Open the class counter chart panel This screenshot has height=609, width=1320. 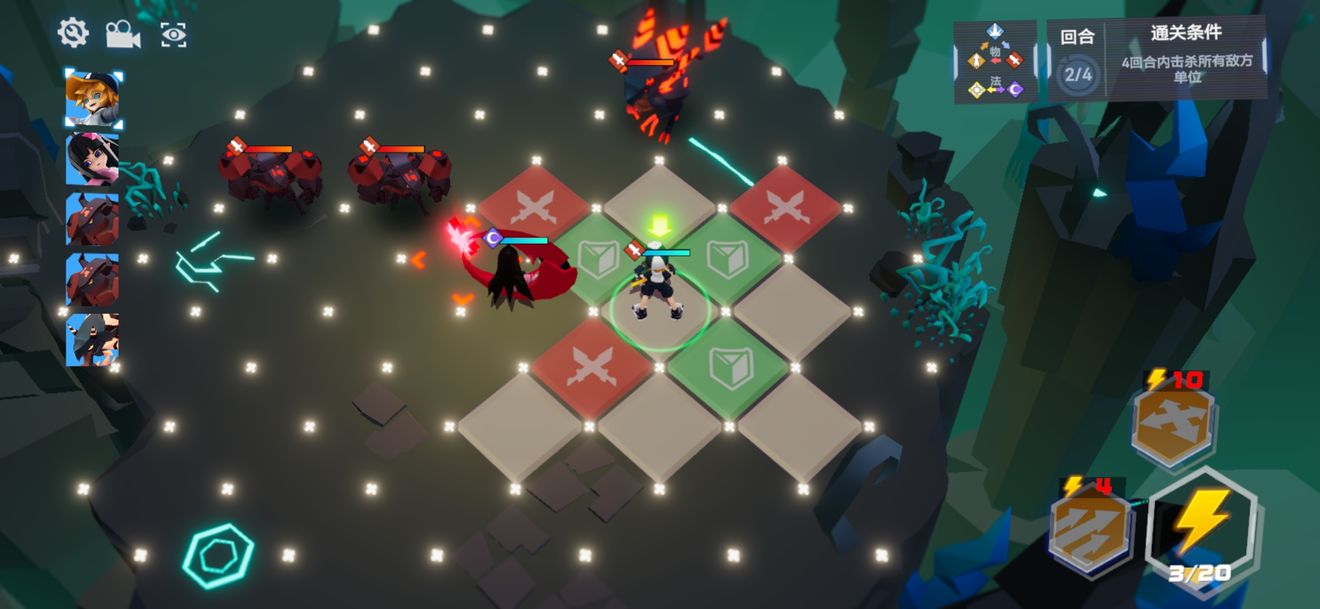coord(995,61)
